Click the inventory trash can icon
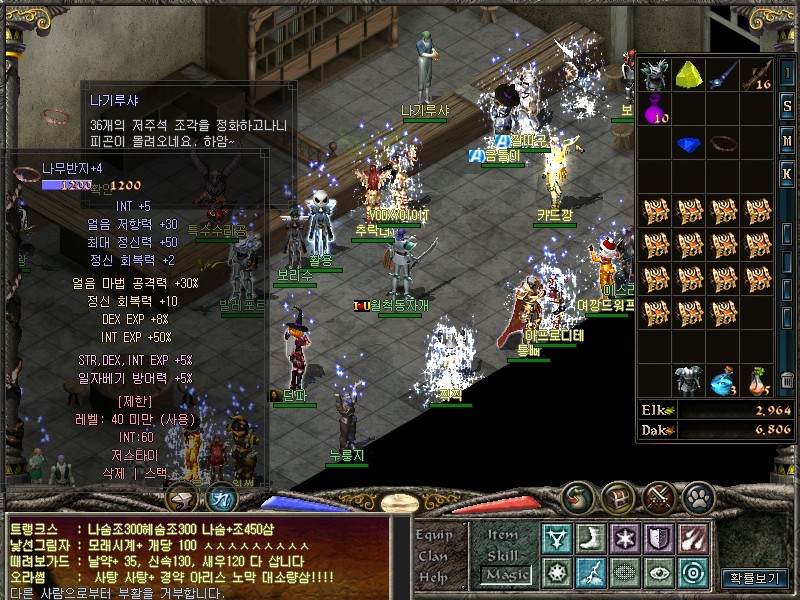This screenshot has width=800, height=600. click(787, 381)
